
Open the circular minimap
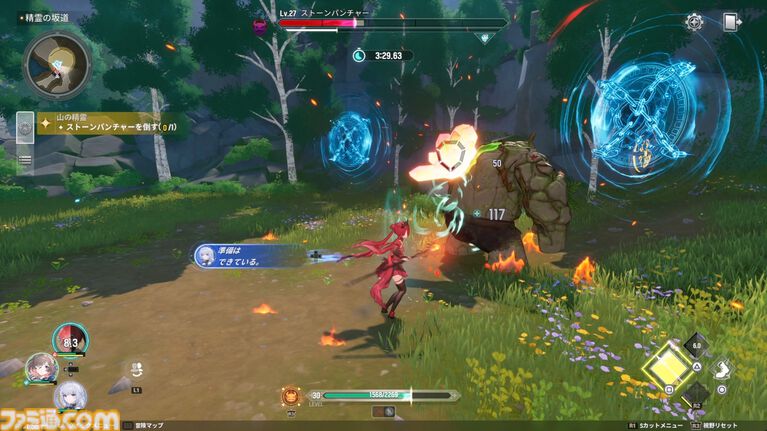point(58,65)
